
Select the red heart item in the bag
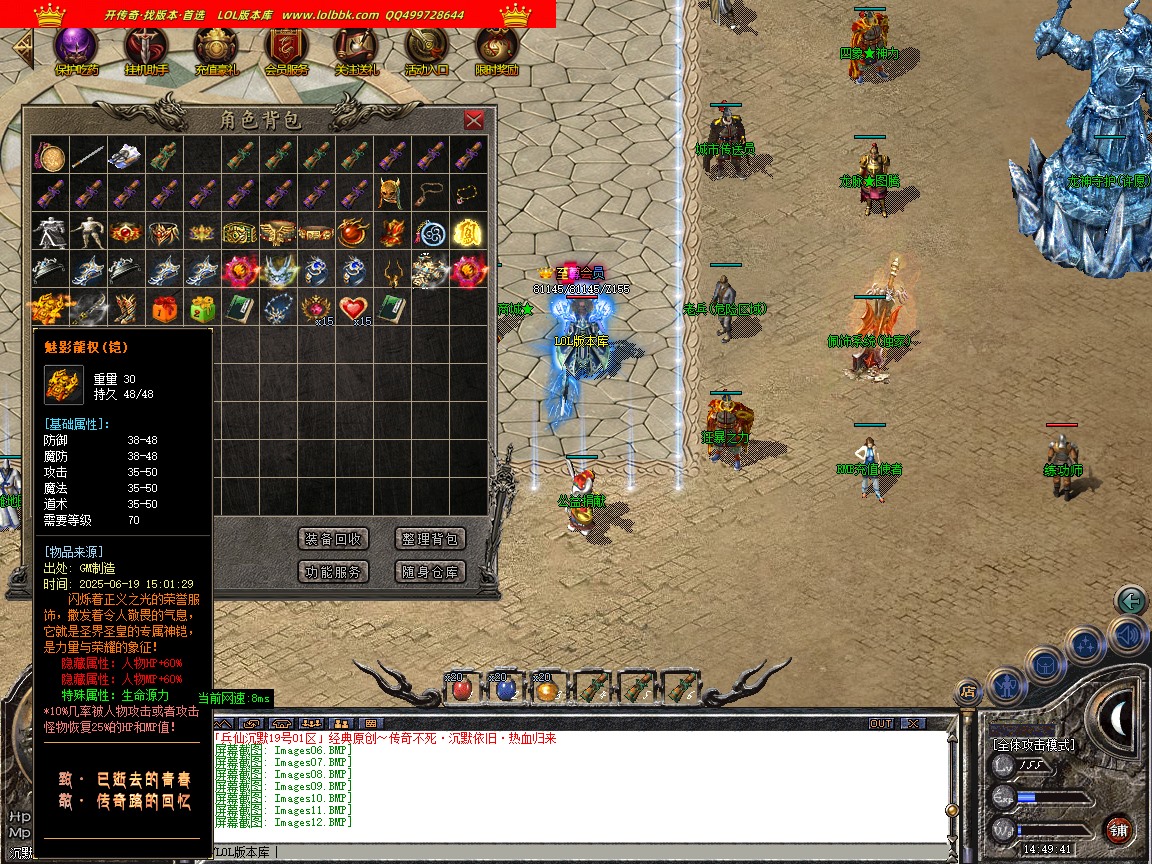coord(354,307)
